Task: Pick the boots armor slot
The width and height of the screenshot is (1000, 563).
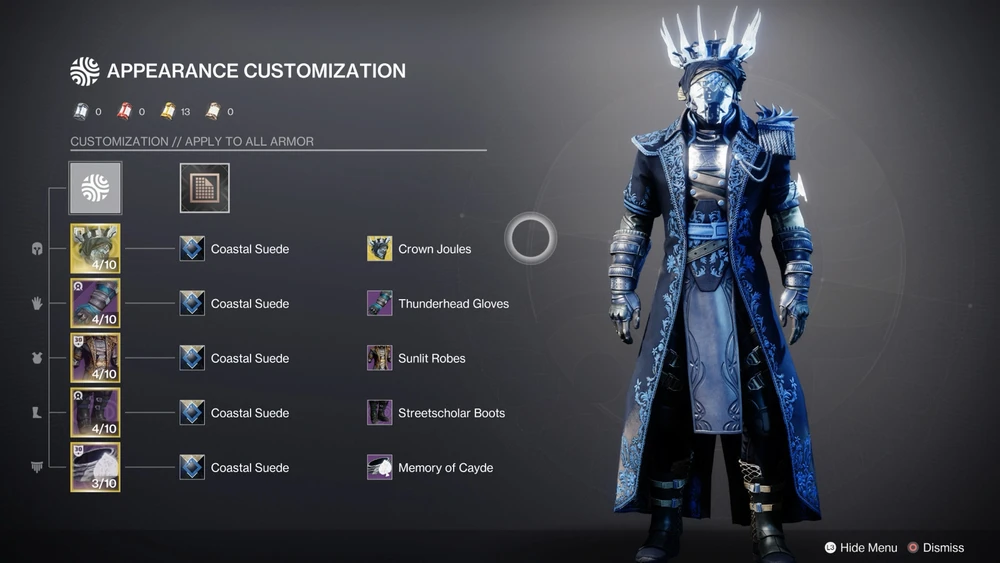Action: [95, 413]
